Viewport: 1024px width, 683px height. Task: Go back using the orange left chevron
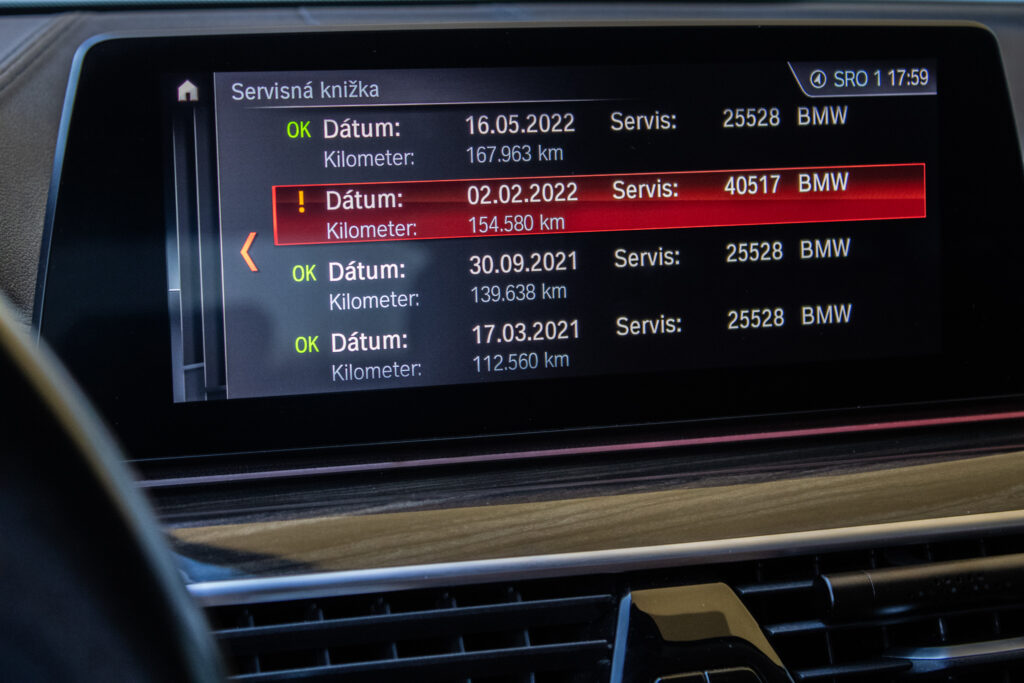tap(249, 251)
